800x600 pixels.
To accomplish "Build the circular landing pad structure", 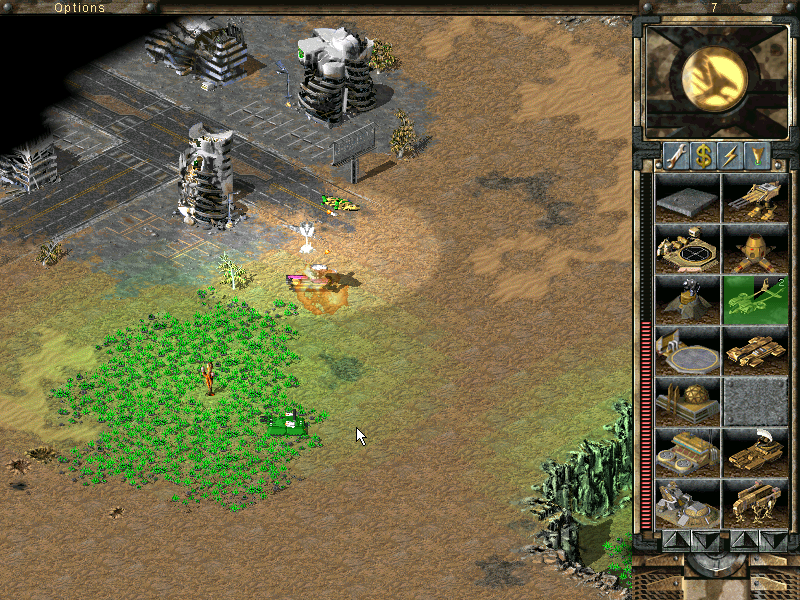I will pyautogui.click(x=688, y=350).
